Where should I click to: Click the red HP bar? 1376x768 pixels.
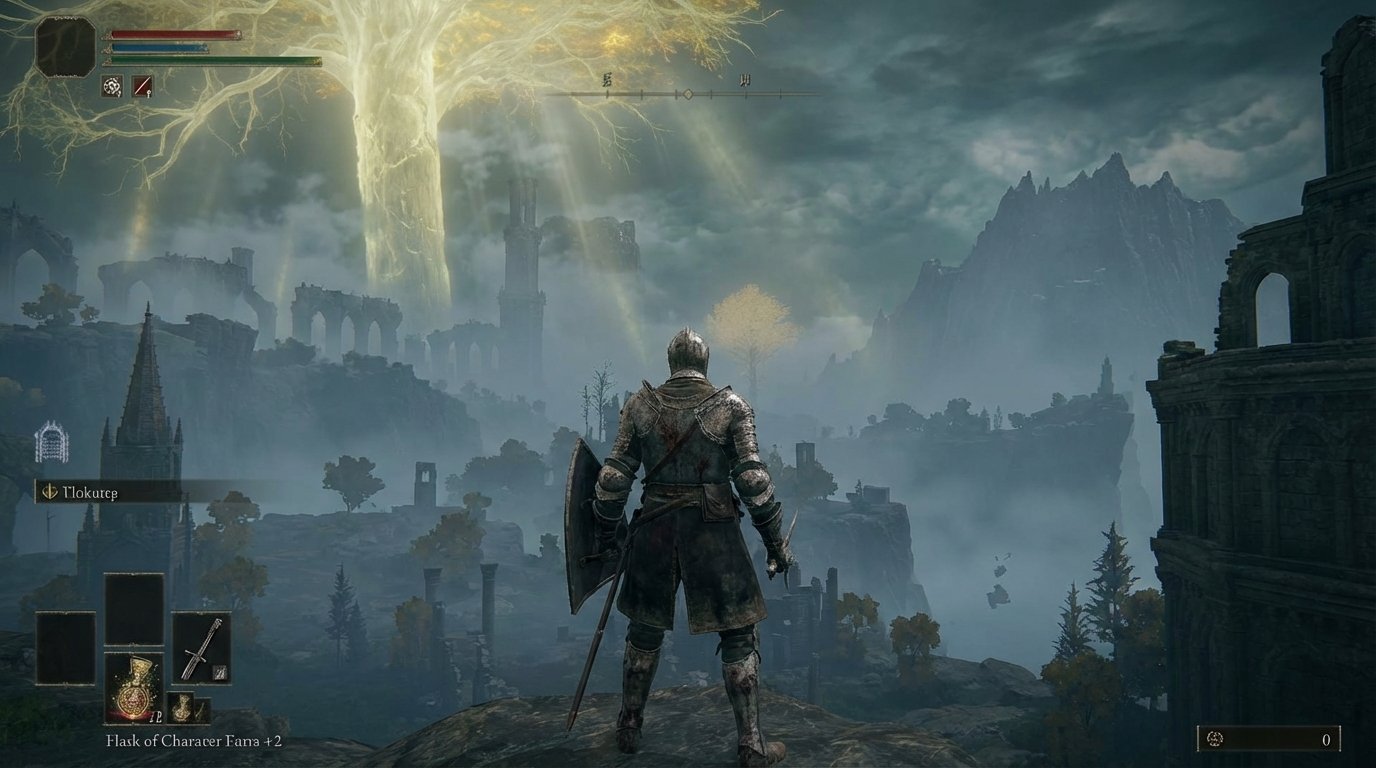click(175, 33)
